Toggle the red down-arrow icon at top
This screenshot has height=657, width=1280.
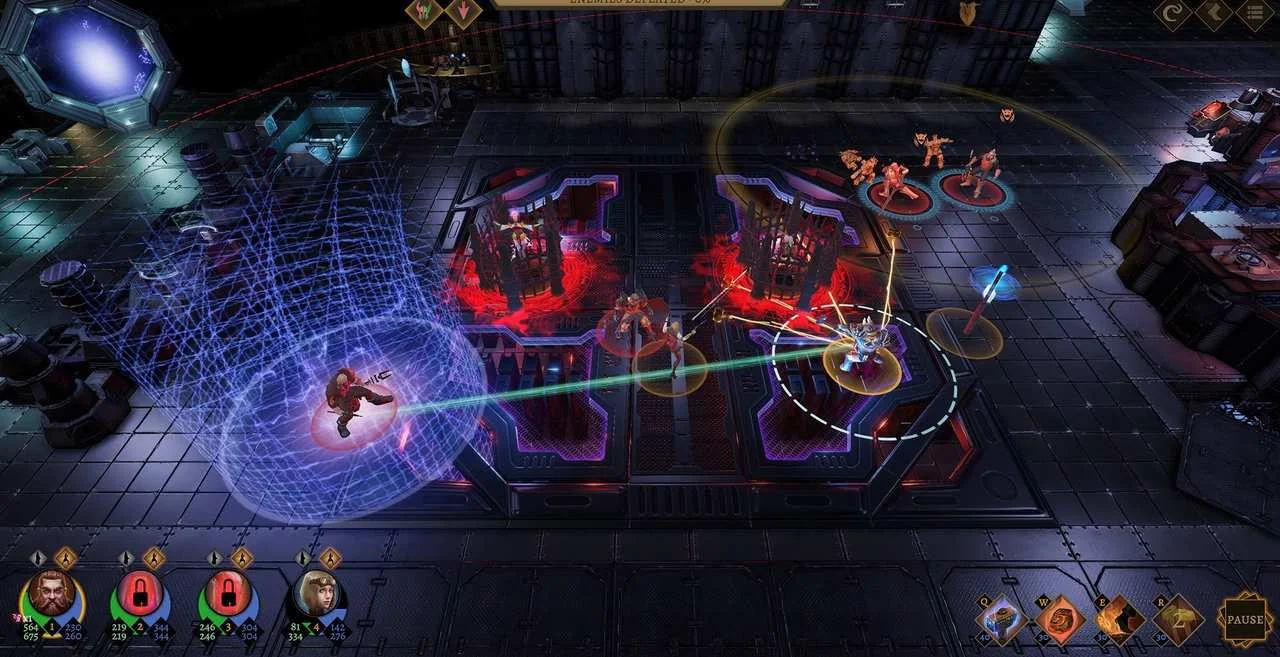463,13
